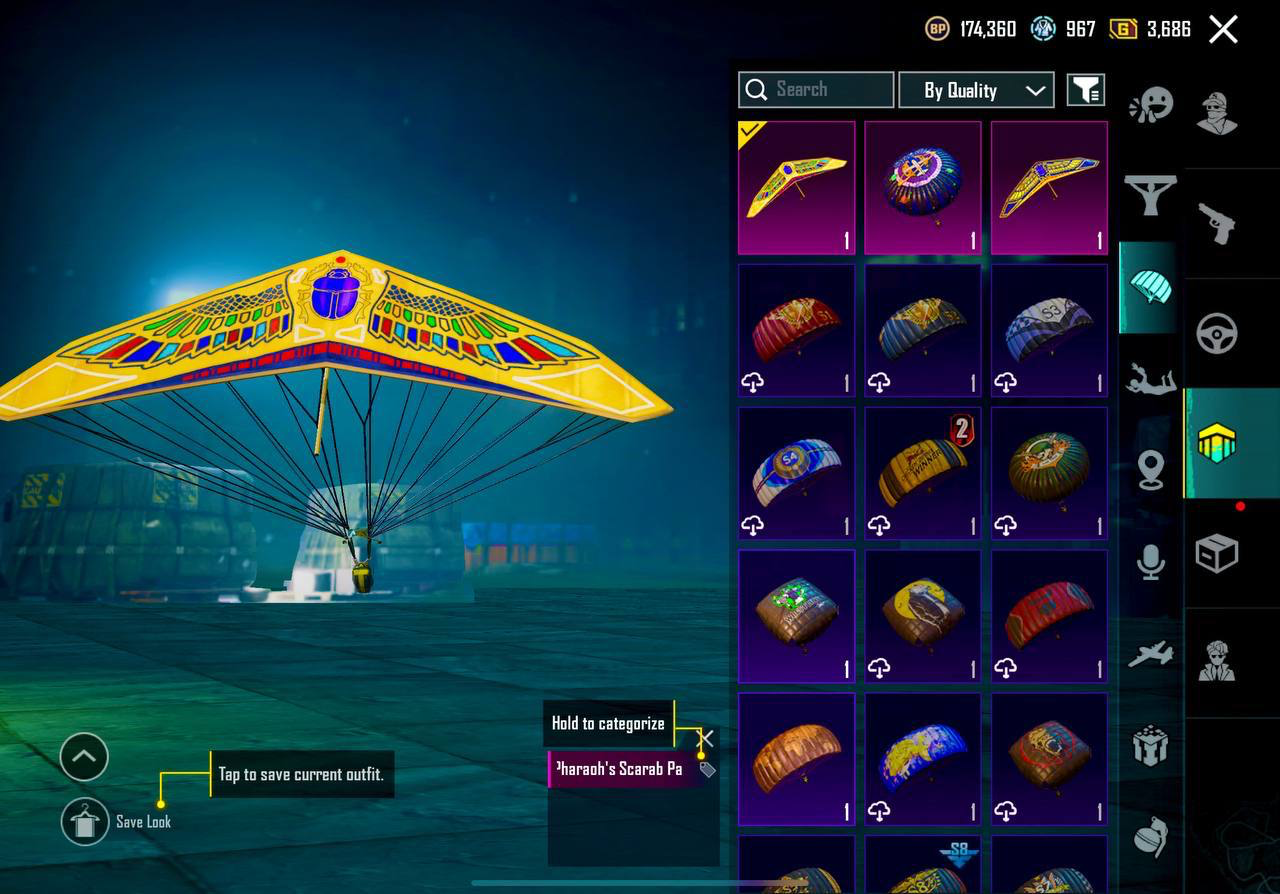Open the By Quality sort dropdown
The width and height of the screenshot is (1280, 894).
click(976, 90)
